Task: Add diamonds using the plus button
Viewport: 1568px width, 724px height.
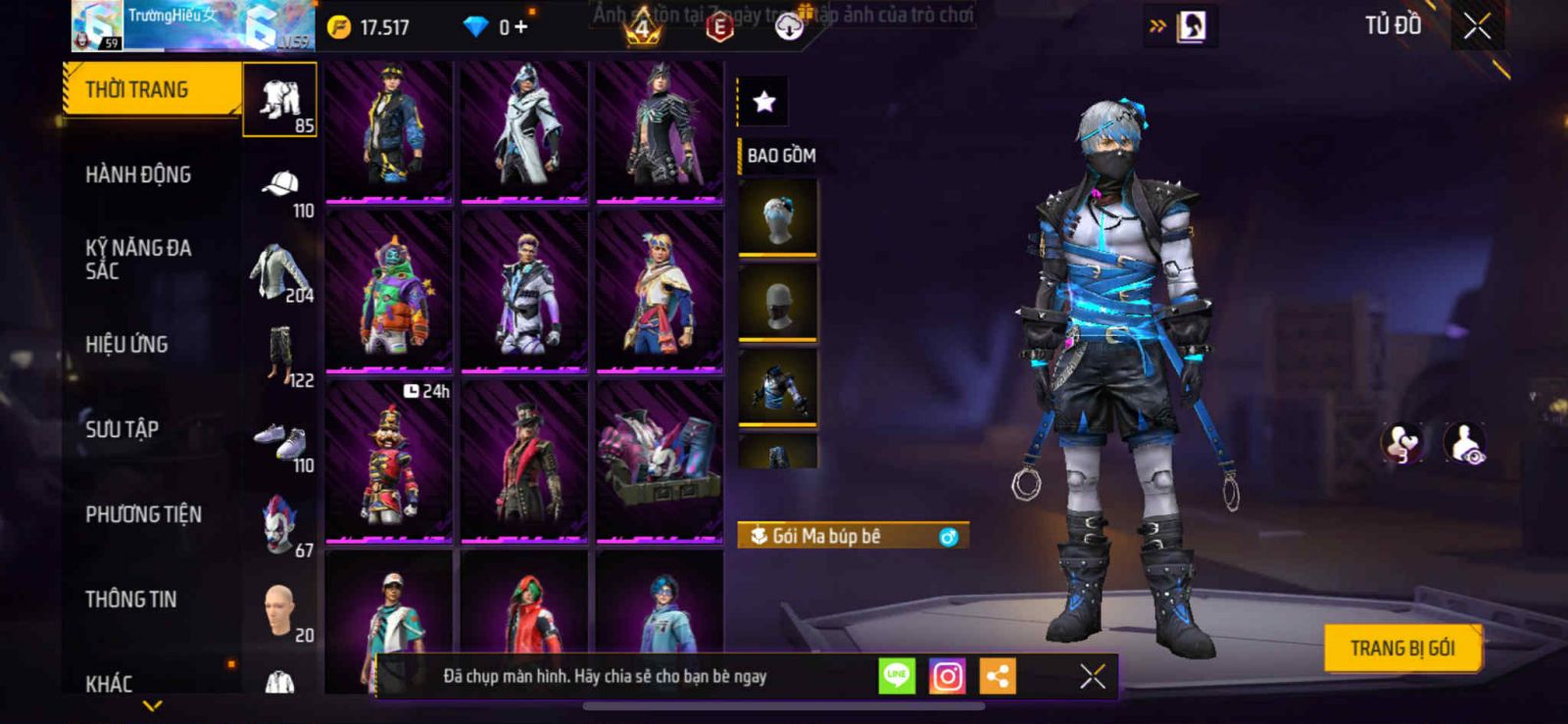Action: [520, 26]
